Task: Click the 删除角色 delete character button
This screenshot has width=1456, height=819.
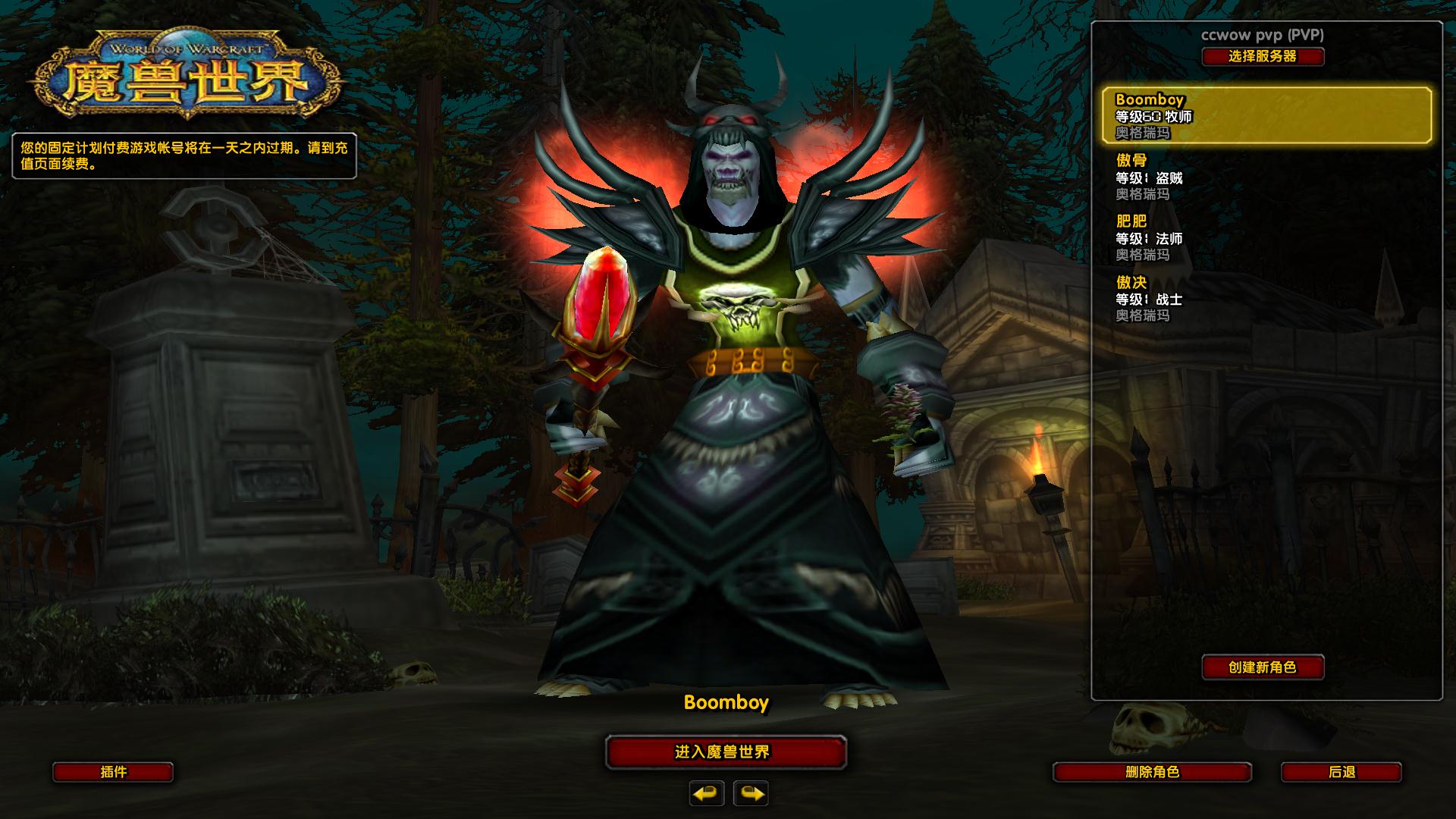Action: coord(1152,772)
